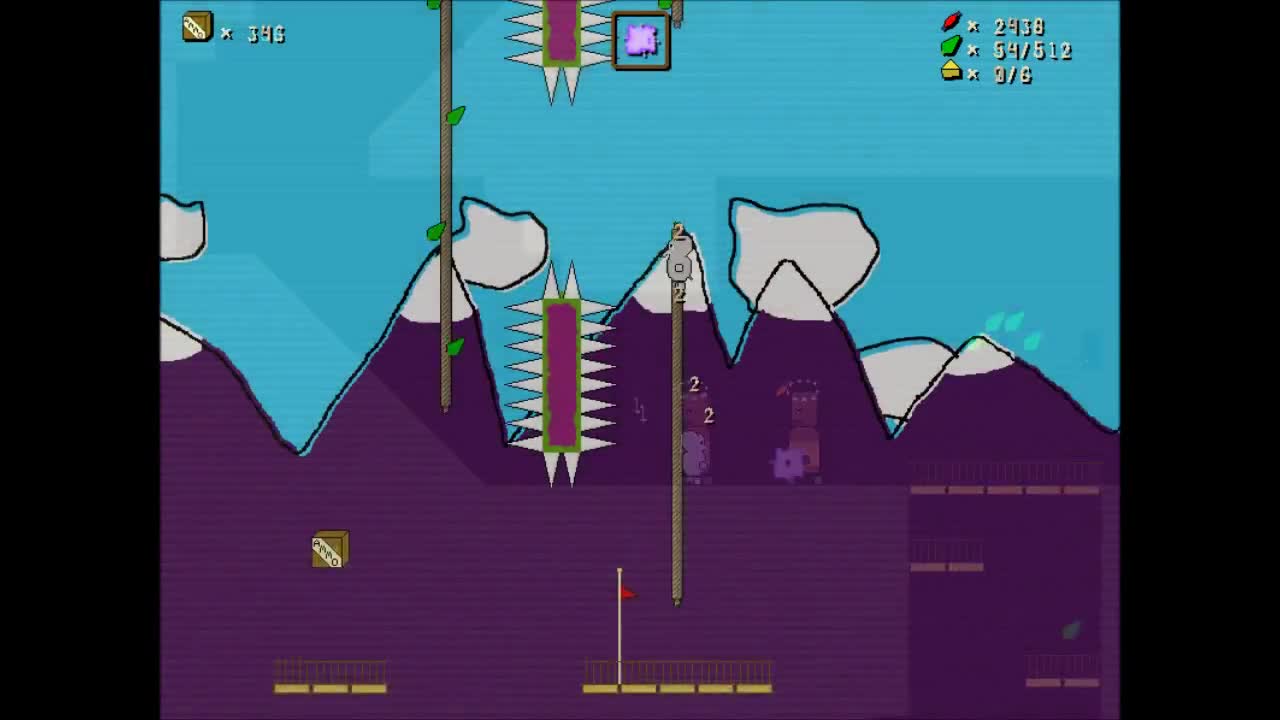Click the left wooden fence platform
Image resolution: width=1280 pixels, height=720 pixels.
(x=330, y=685)
